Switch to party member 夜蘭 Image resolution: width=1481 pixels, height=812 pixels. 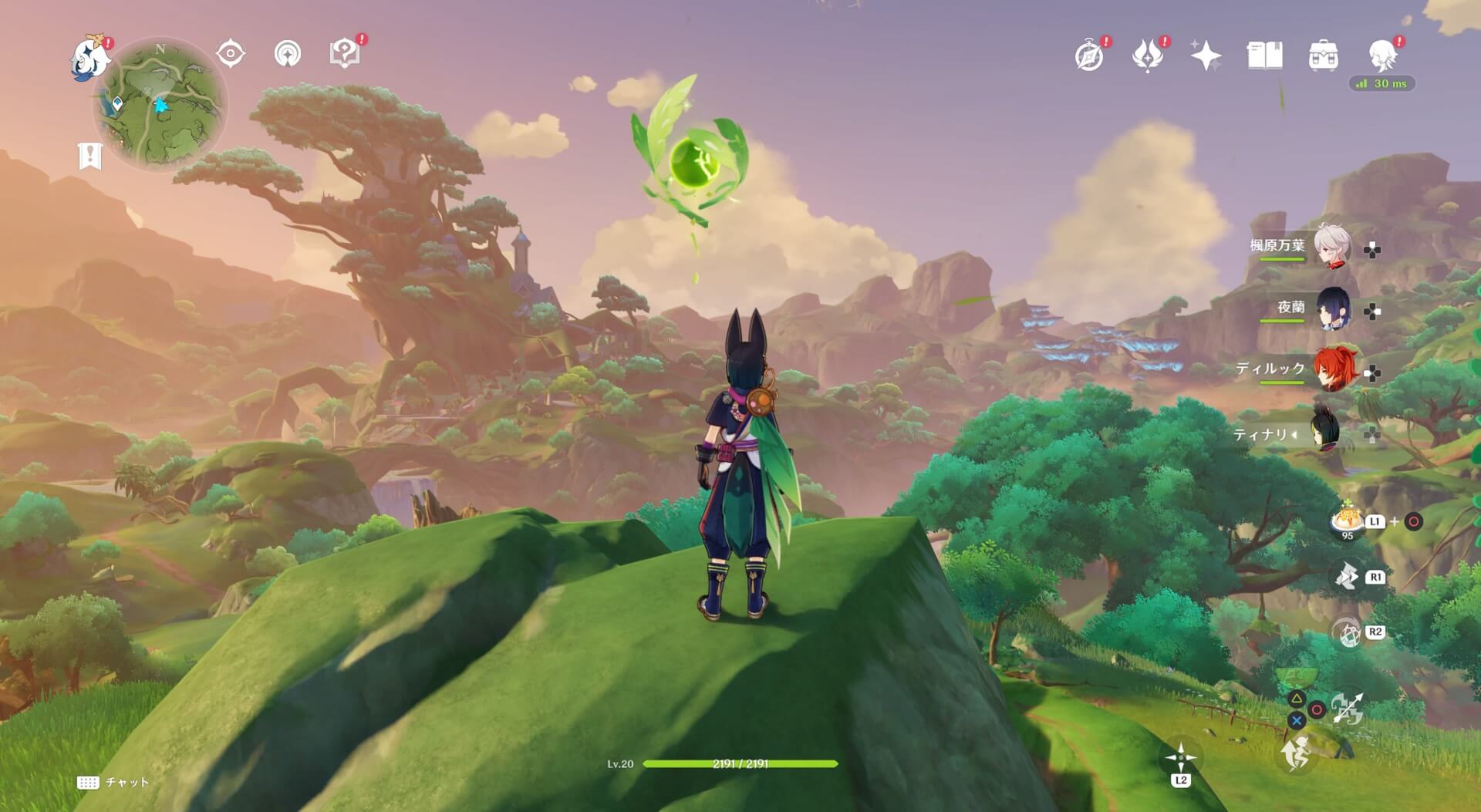tap(1331, 308)
